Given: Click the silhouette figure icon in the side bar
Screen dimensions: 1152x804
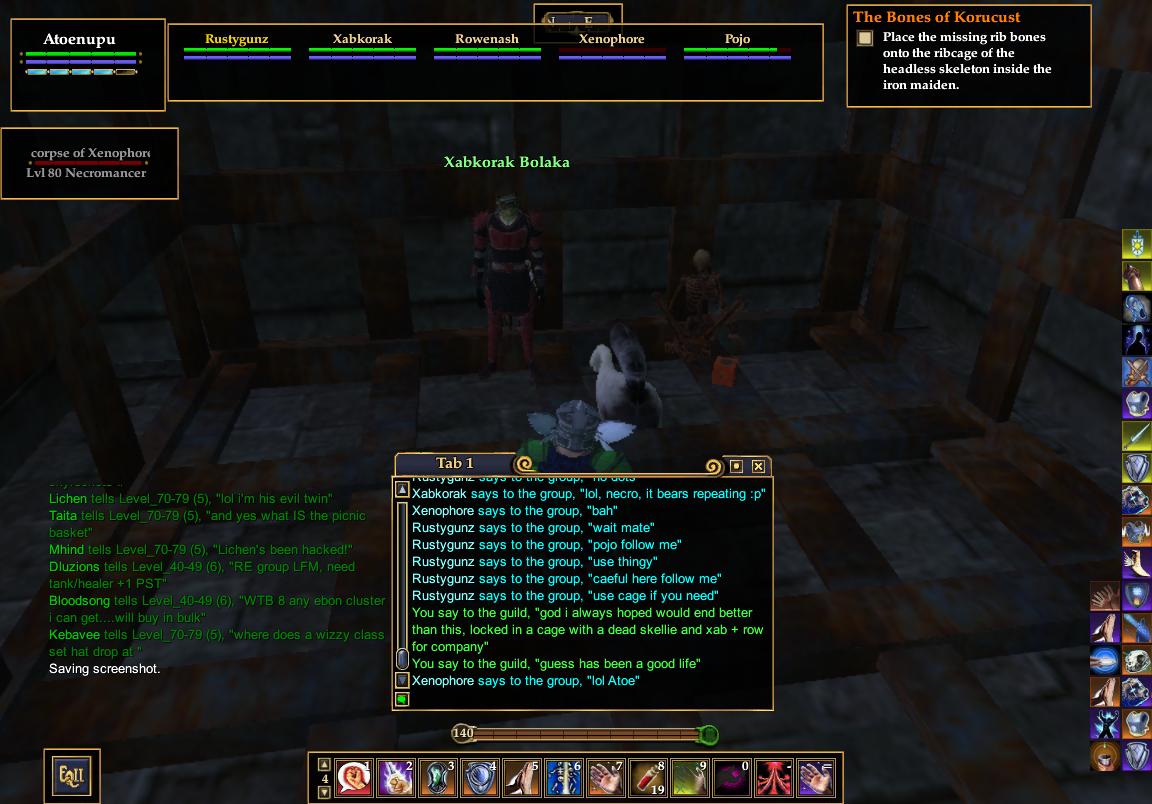Looking at the screenshot, I should pos(1137,340).
